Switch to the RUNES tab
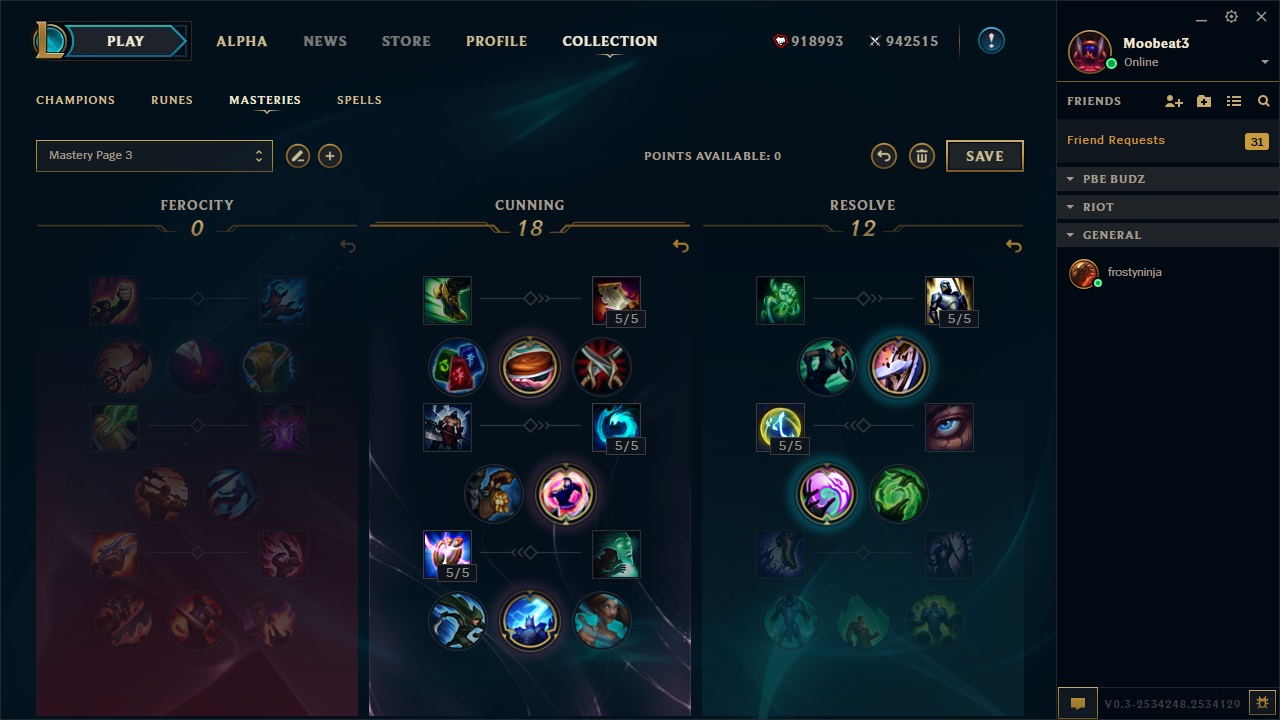The image size is (1280, 720). pos(171,100)
